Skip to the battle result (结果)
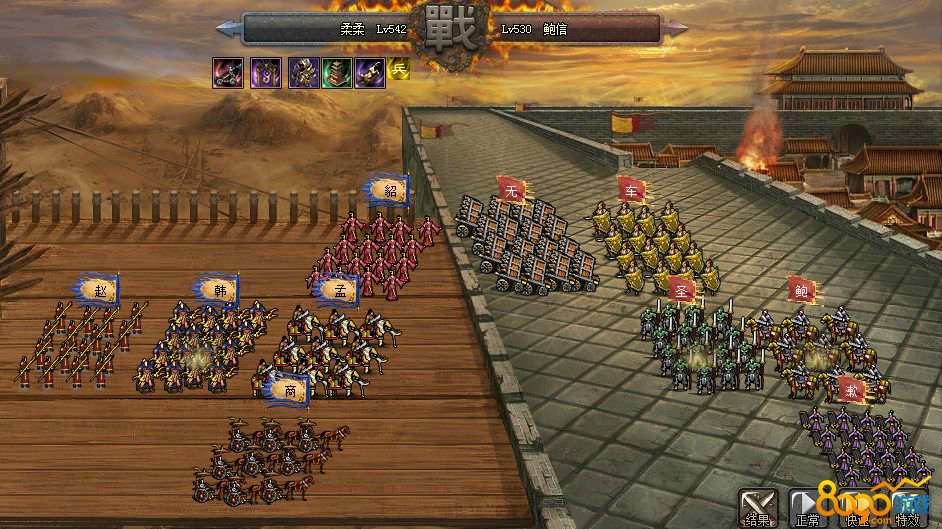The image size is (942, 529). (x=758, y=506)
